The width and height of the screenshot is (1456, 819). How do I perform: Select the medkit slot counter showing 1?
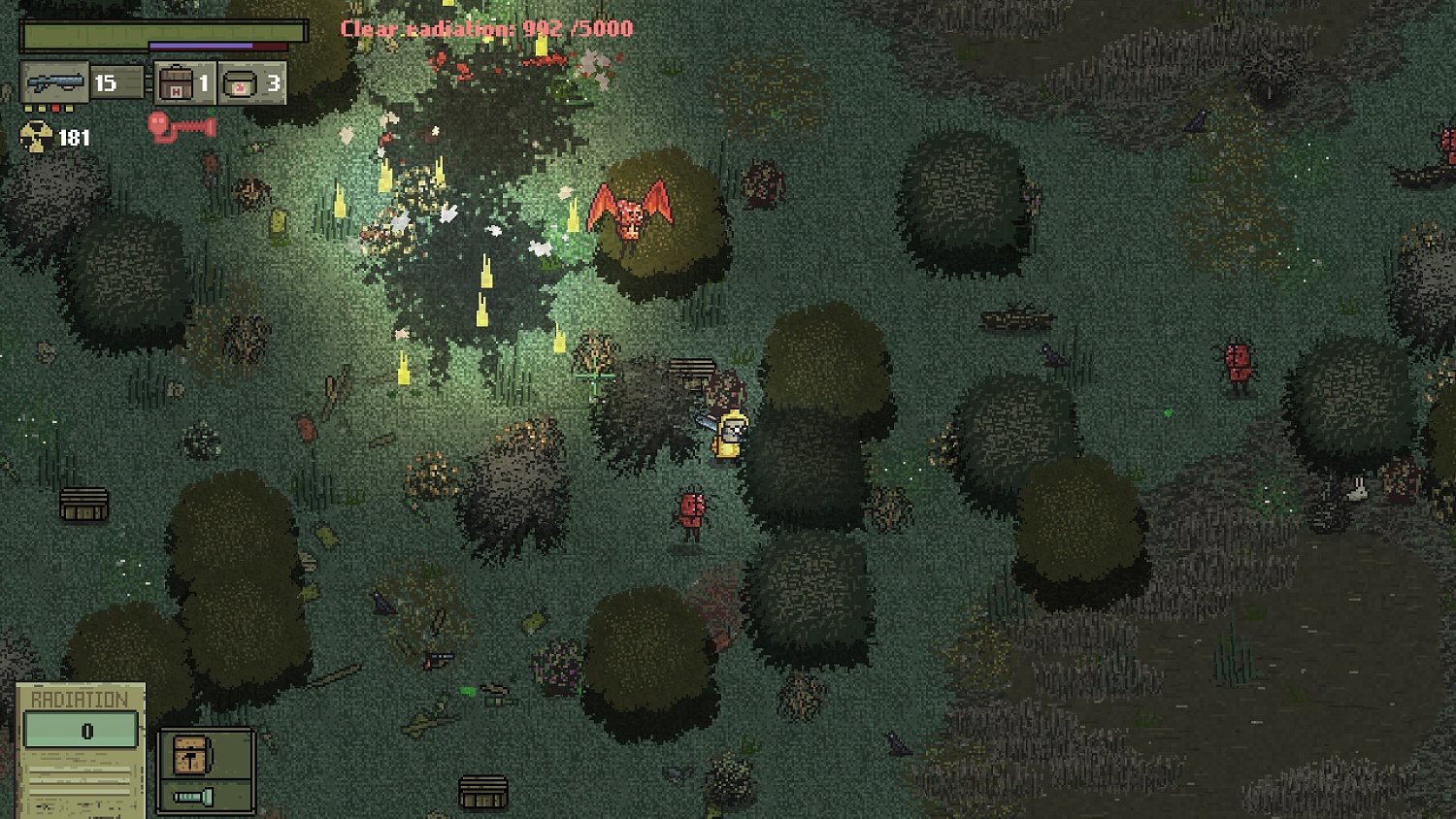[x=204, y=85]
